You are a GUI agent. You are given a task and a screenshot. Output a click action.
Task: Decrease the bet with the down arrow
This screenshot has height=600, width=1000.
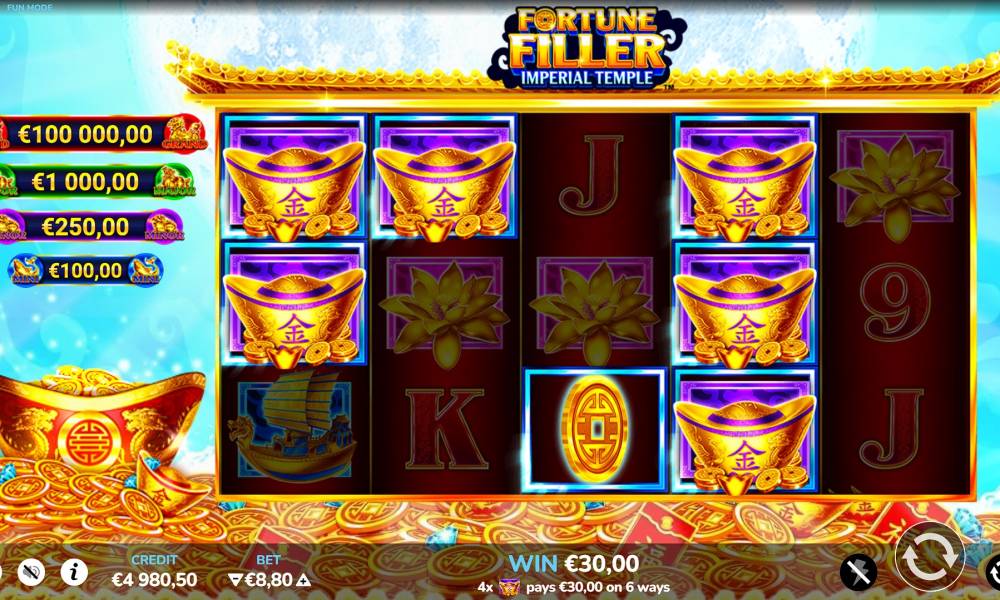click(235, 580)
